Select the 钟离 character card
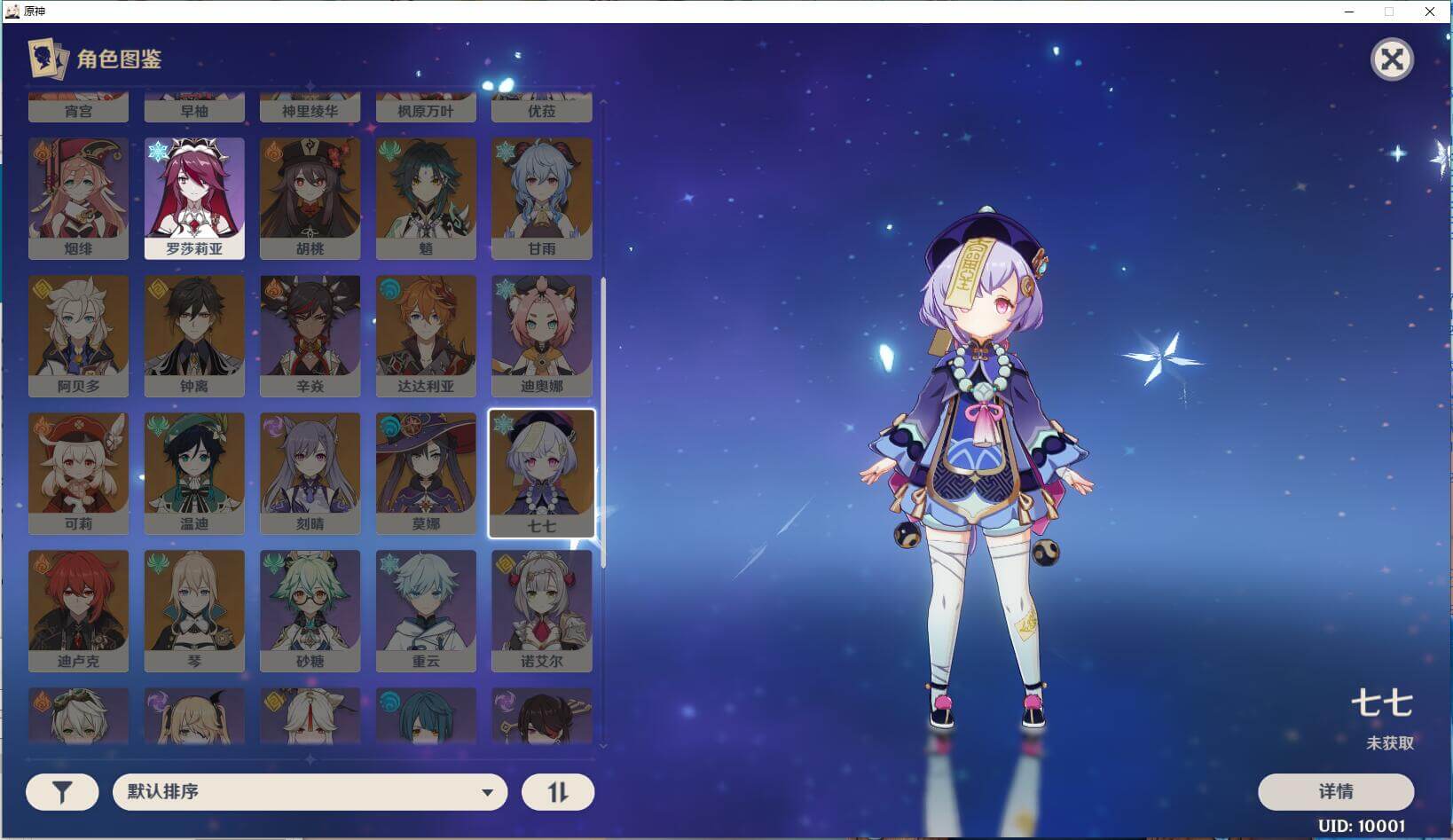Image resolution: width=1453 pixels, height=840 pixels. pyautogui.click(x=194, y=334)
